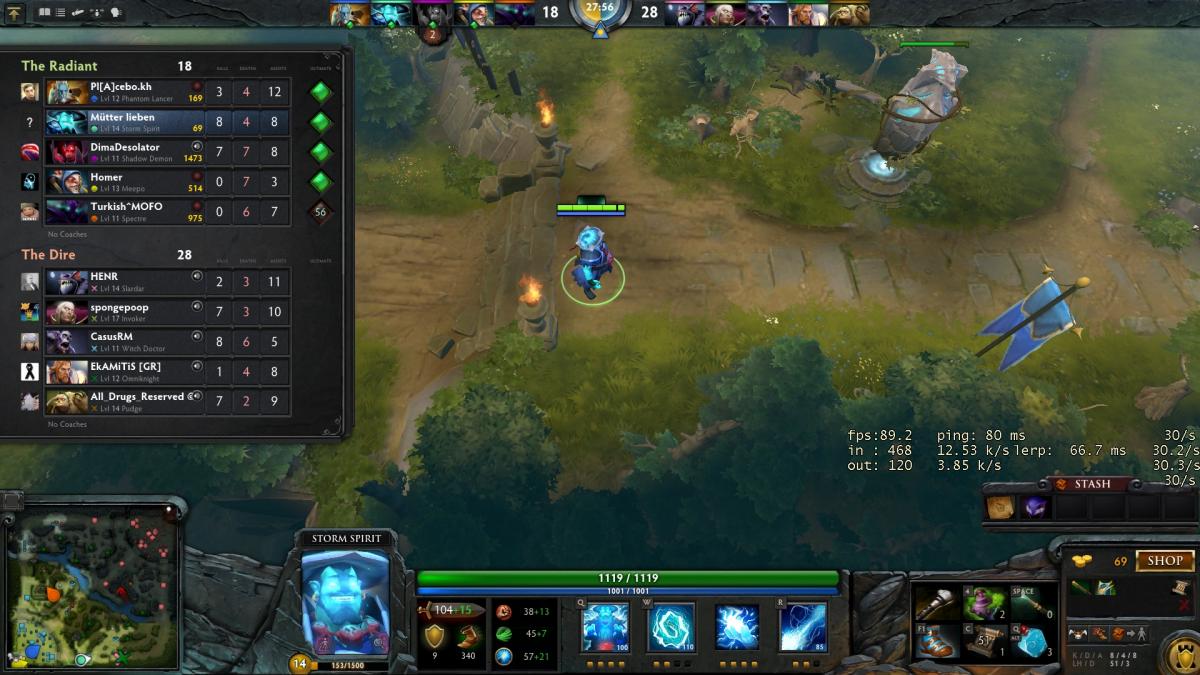Click the scroll item in the stash
The height and width of the screenshot is (675, 1200).
(x=1001, y=508)
